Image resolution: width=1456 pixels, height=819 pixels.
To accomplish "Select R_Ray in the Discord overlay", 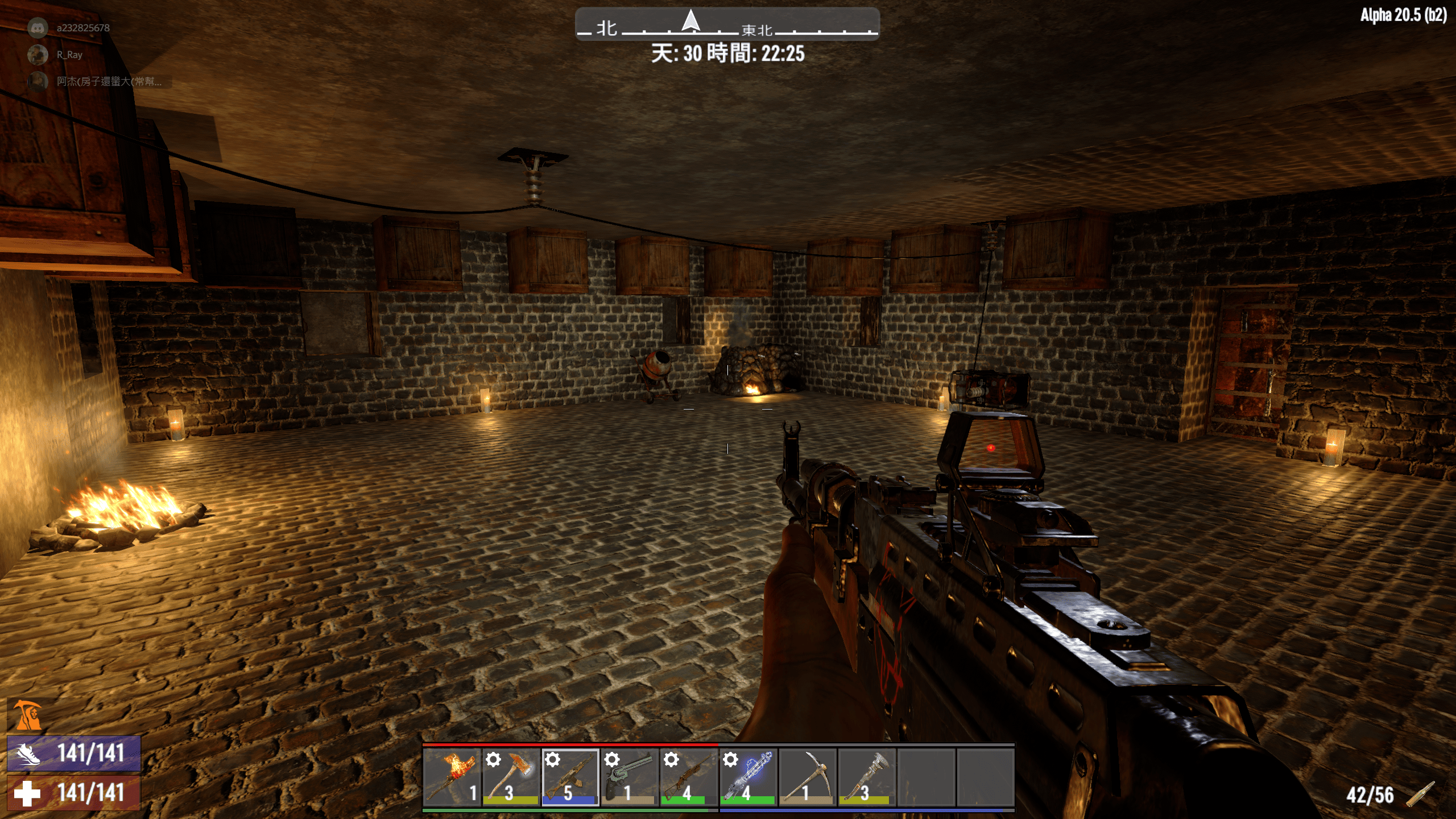I will [69, 55].
